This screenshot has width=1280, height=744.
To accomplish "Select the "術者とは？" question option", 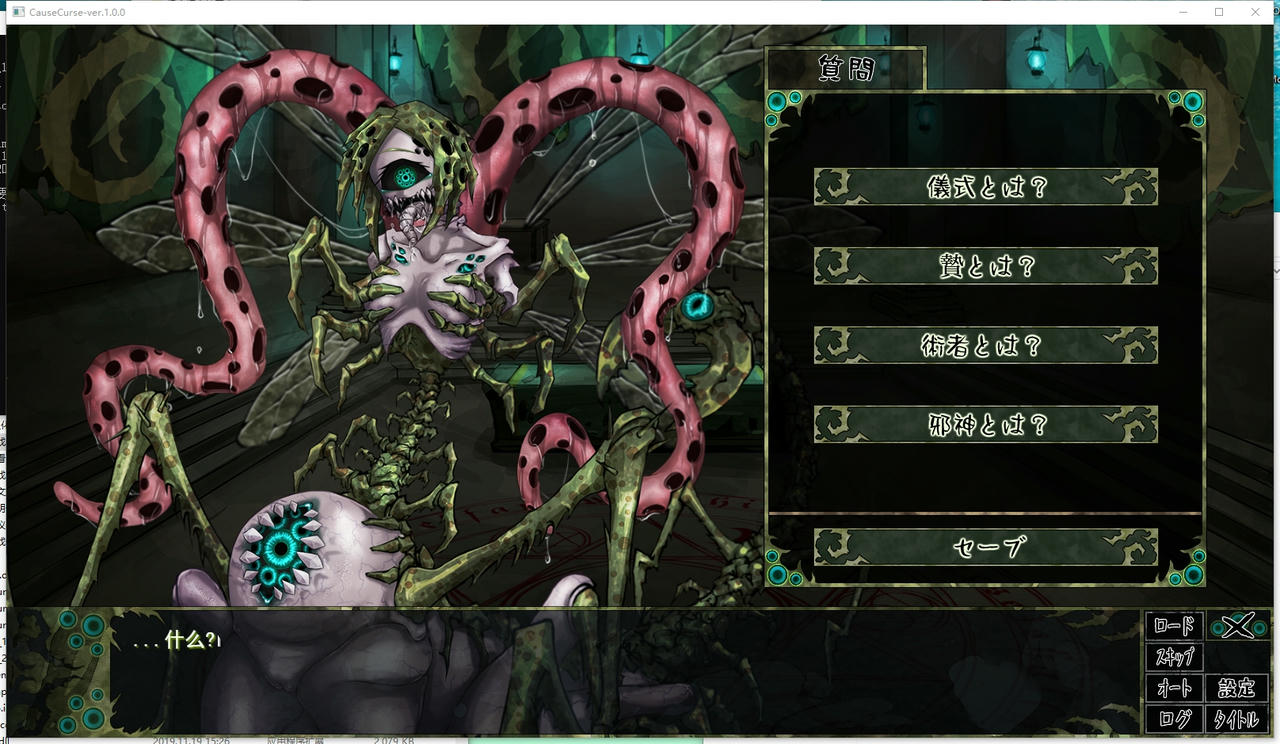I will coord(986,345).
